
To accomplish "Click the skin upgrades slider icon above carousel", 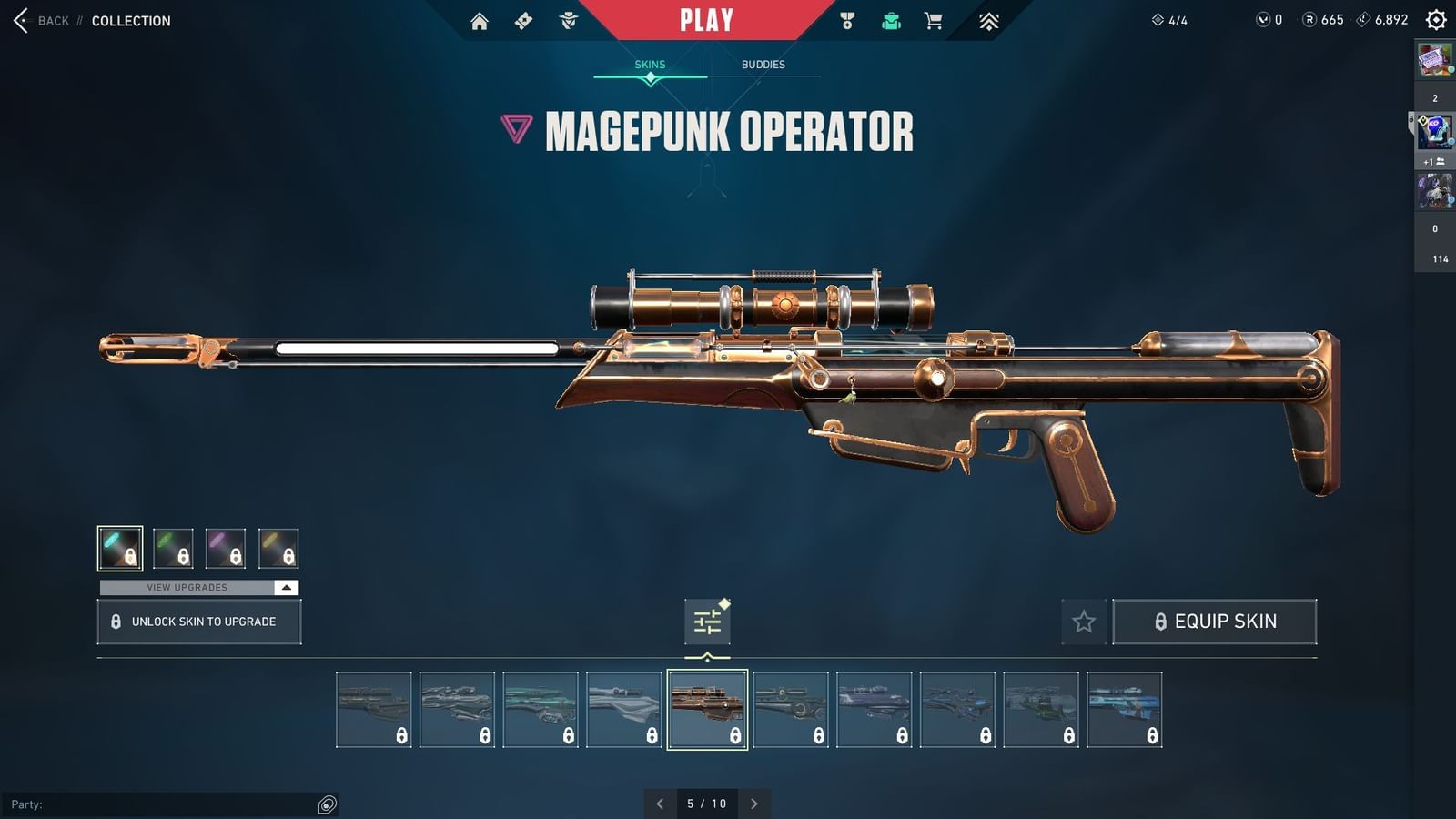I will pyautogui.click(x=707, y=620).
